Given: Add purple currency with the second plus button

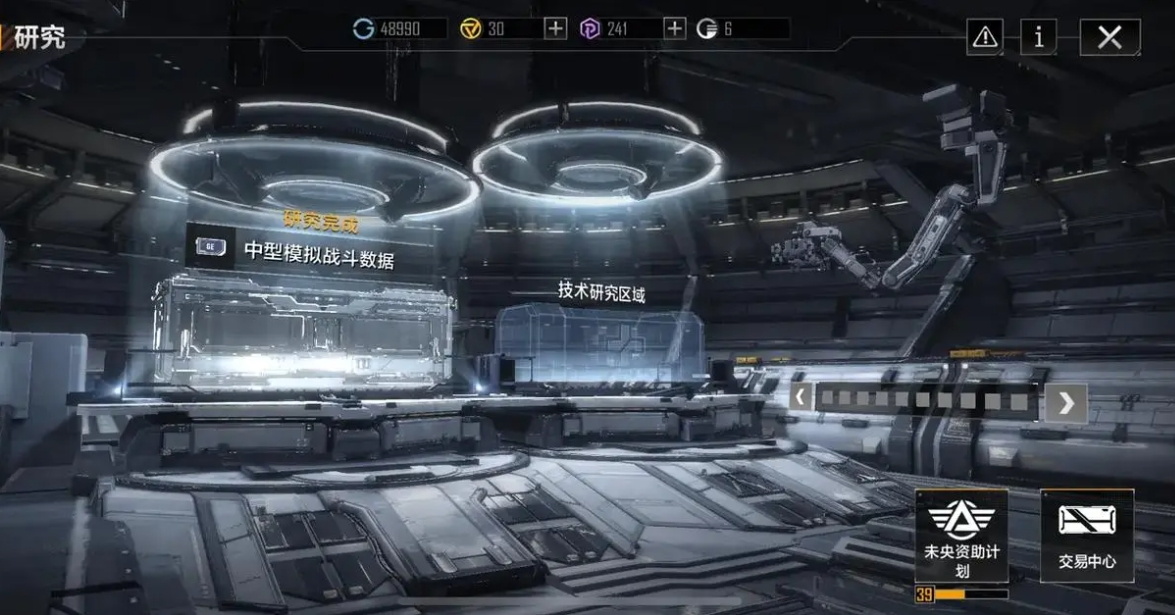Looking at the screenshot, I should [675, 29].
